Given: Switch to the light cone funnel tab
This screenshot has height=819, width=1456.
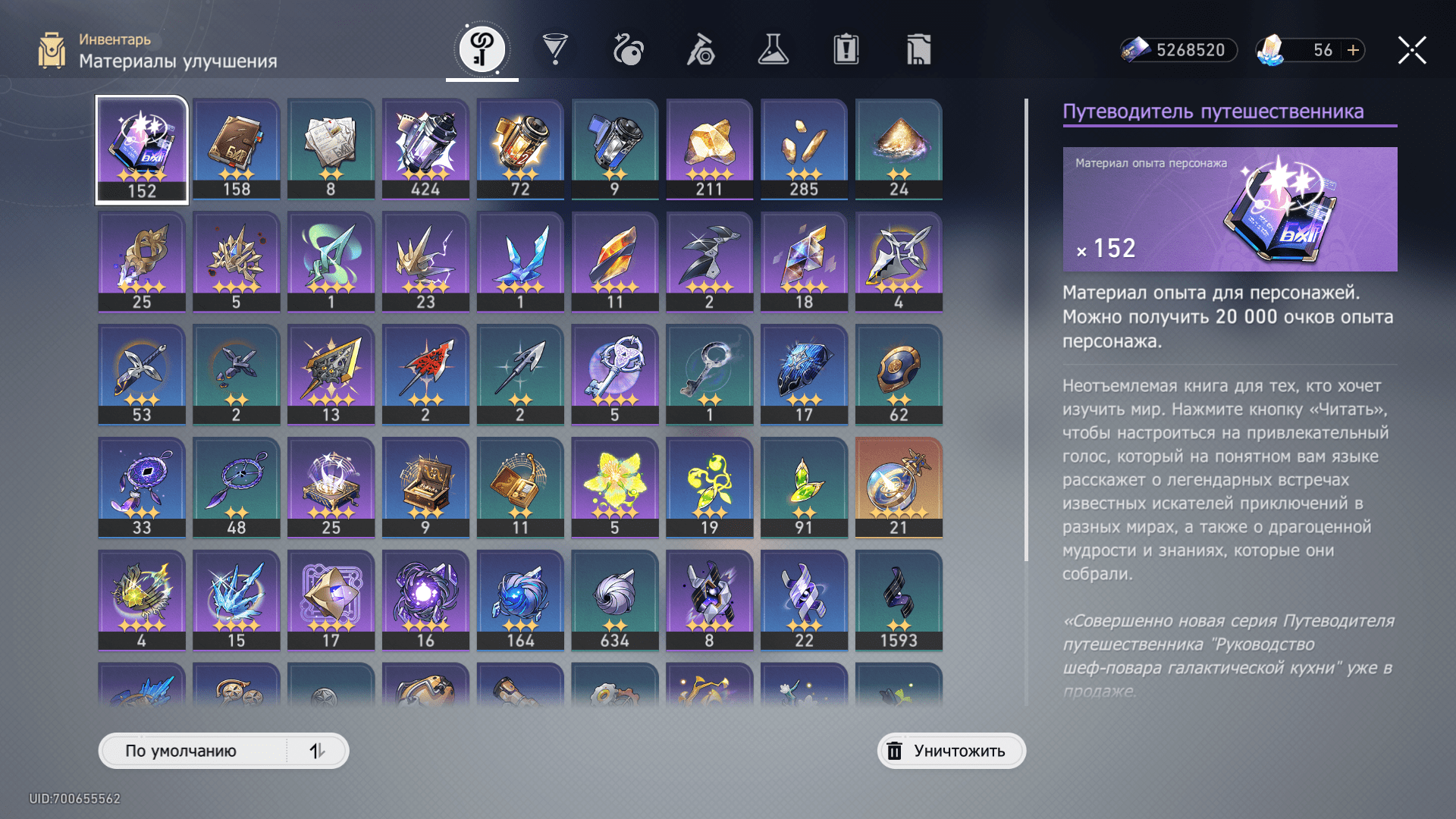Looking at the screenshot, I should (555, 50).
